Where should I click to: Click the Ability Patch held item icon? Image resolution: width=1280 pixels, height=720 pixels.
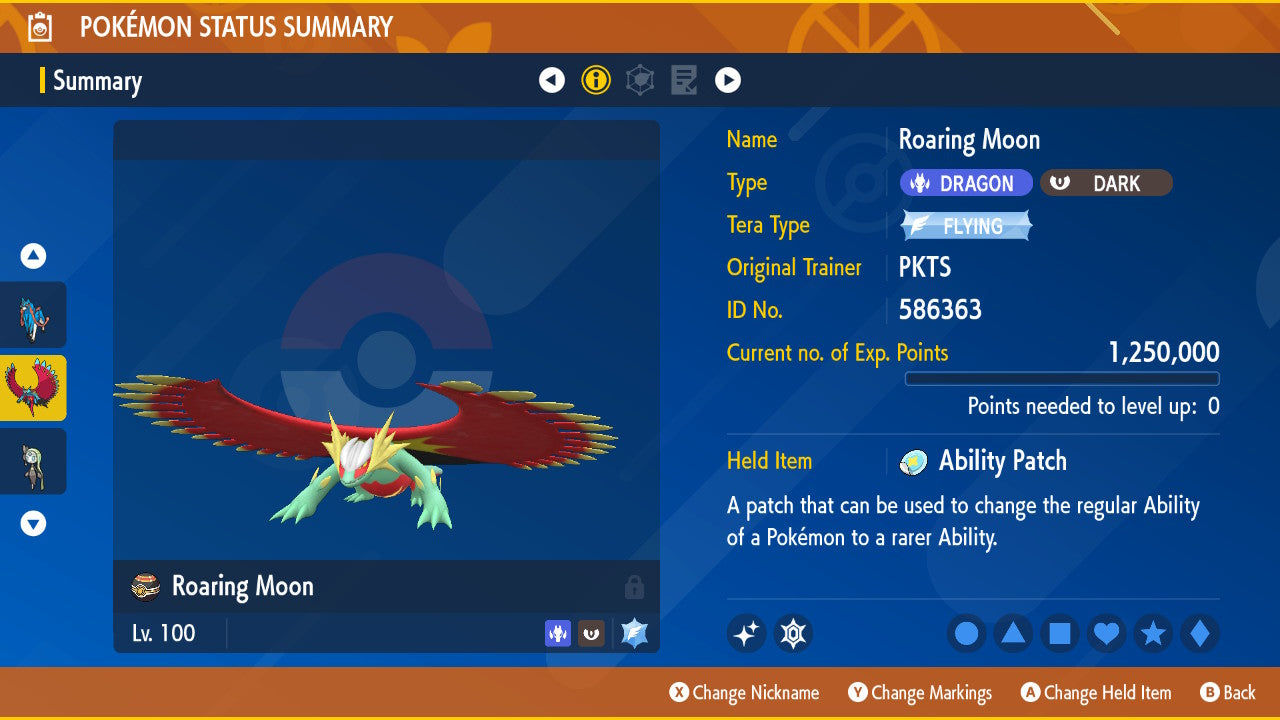912,461
